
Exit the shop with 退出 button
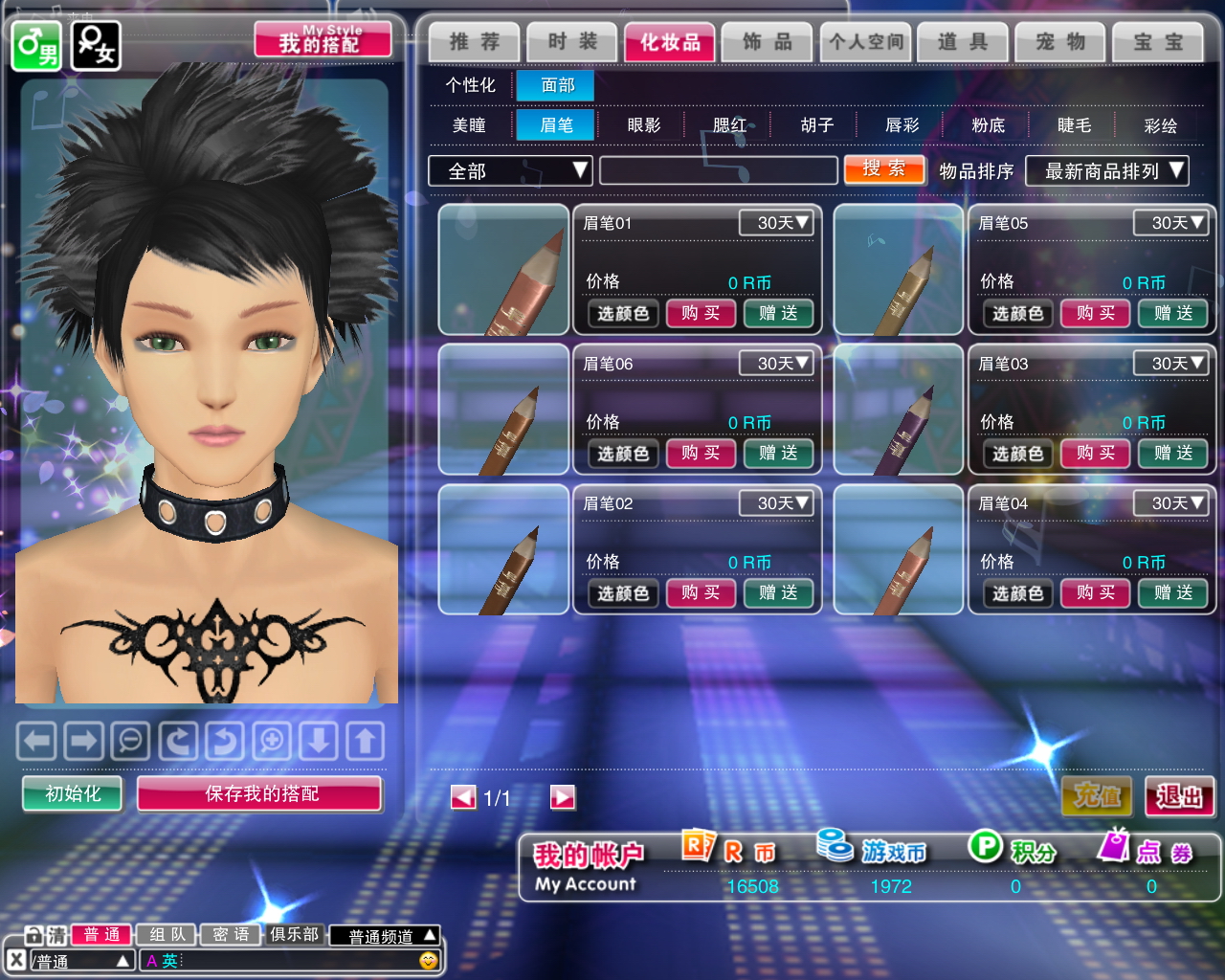1179,795
